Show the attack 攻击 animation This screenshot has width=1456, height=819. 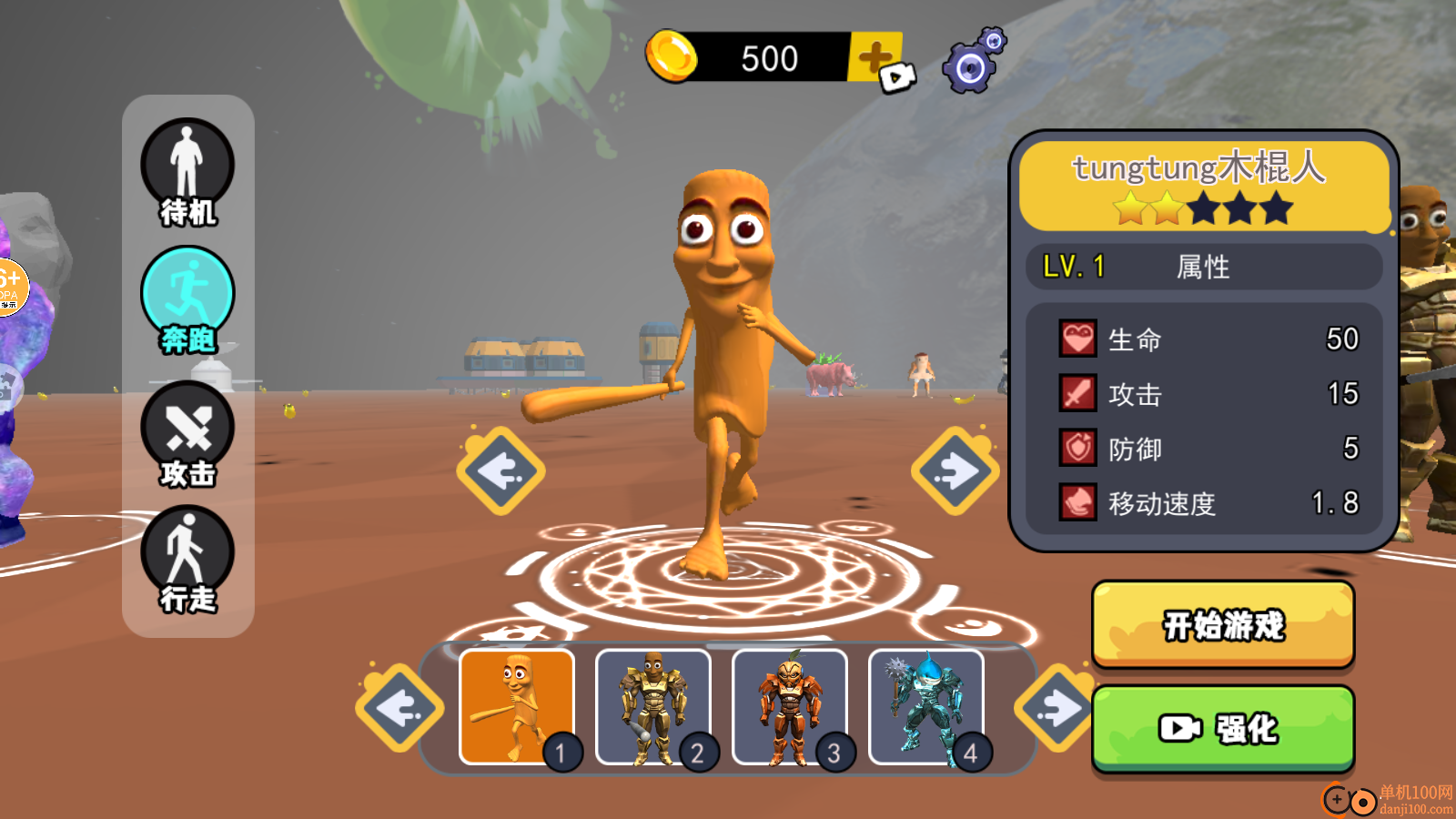click(x=187, y=434)
